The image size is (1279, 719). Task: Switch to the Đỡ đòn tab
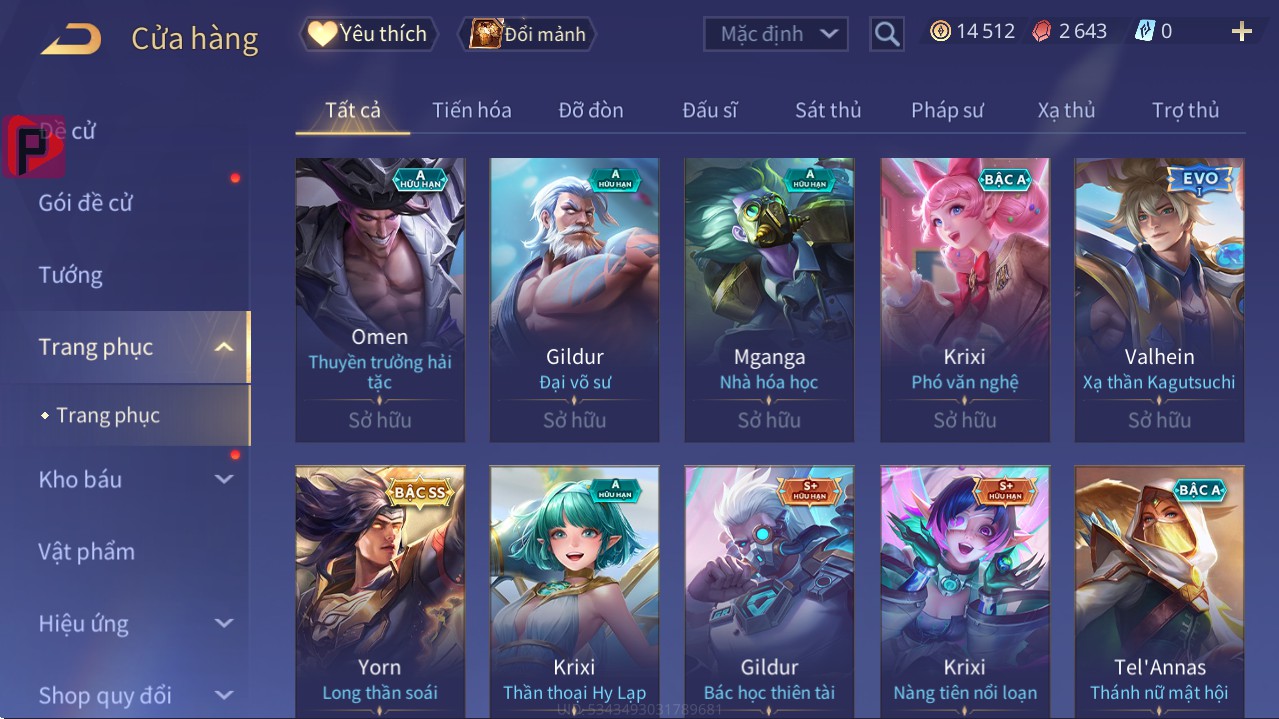(x=590, y=110)
